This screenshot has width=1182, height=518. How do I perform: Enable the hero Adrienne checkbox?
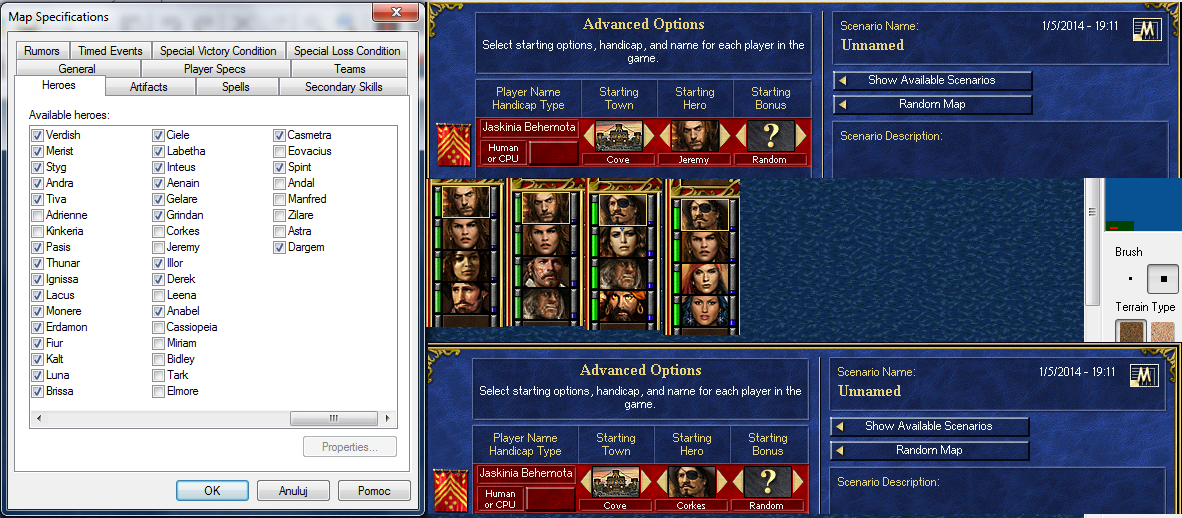click(37, 215)
